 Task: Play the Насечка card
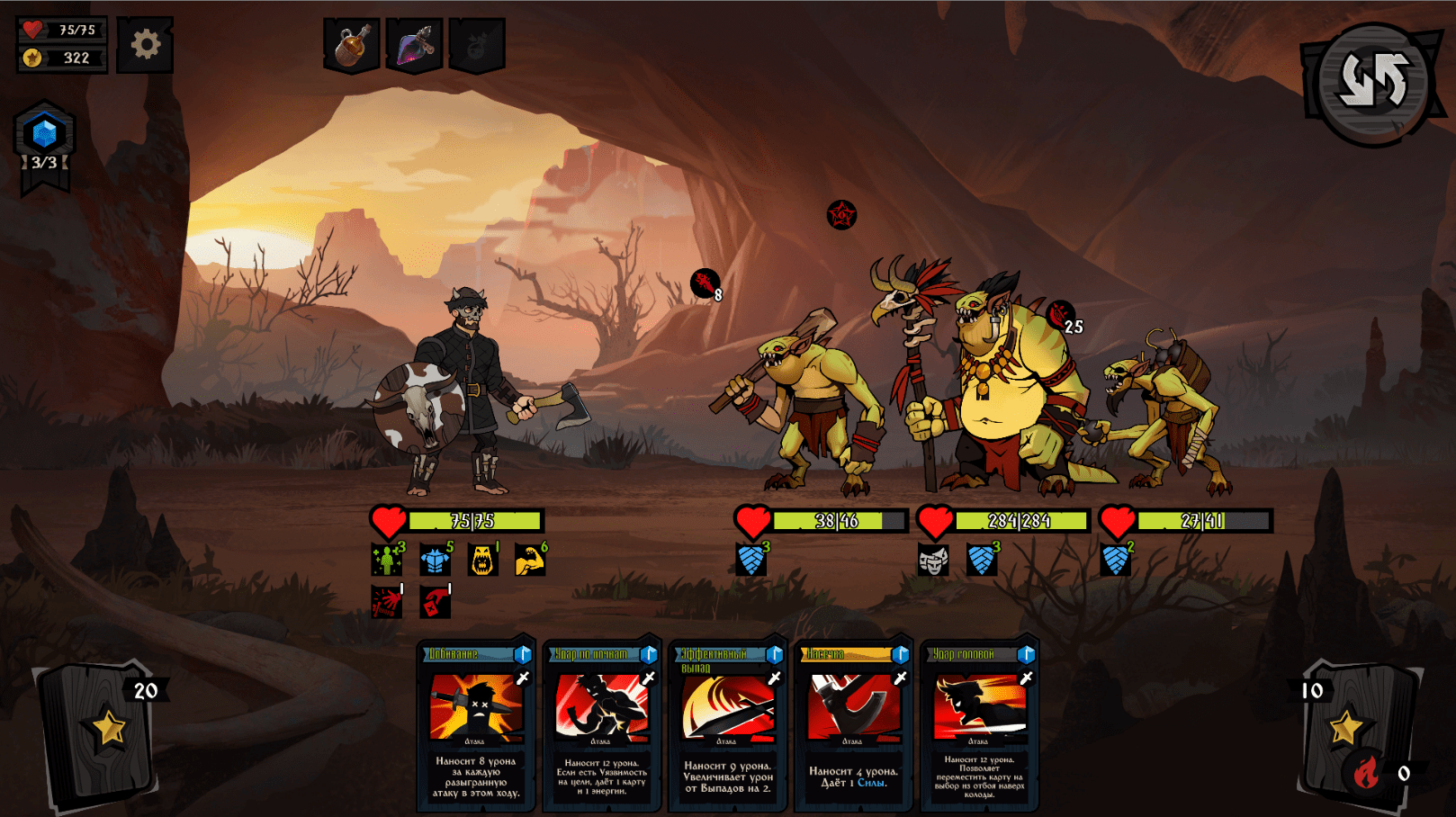pyautogui.click(x=853, y=725)
